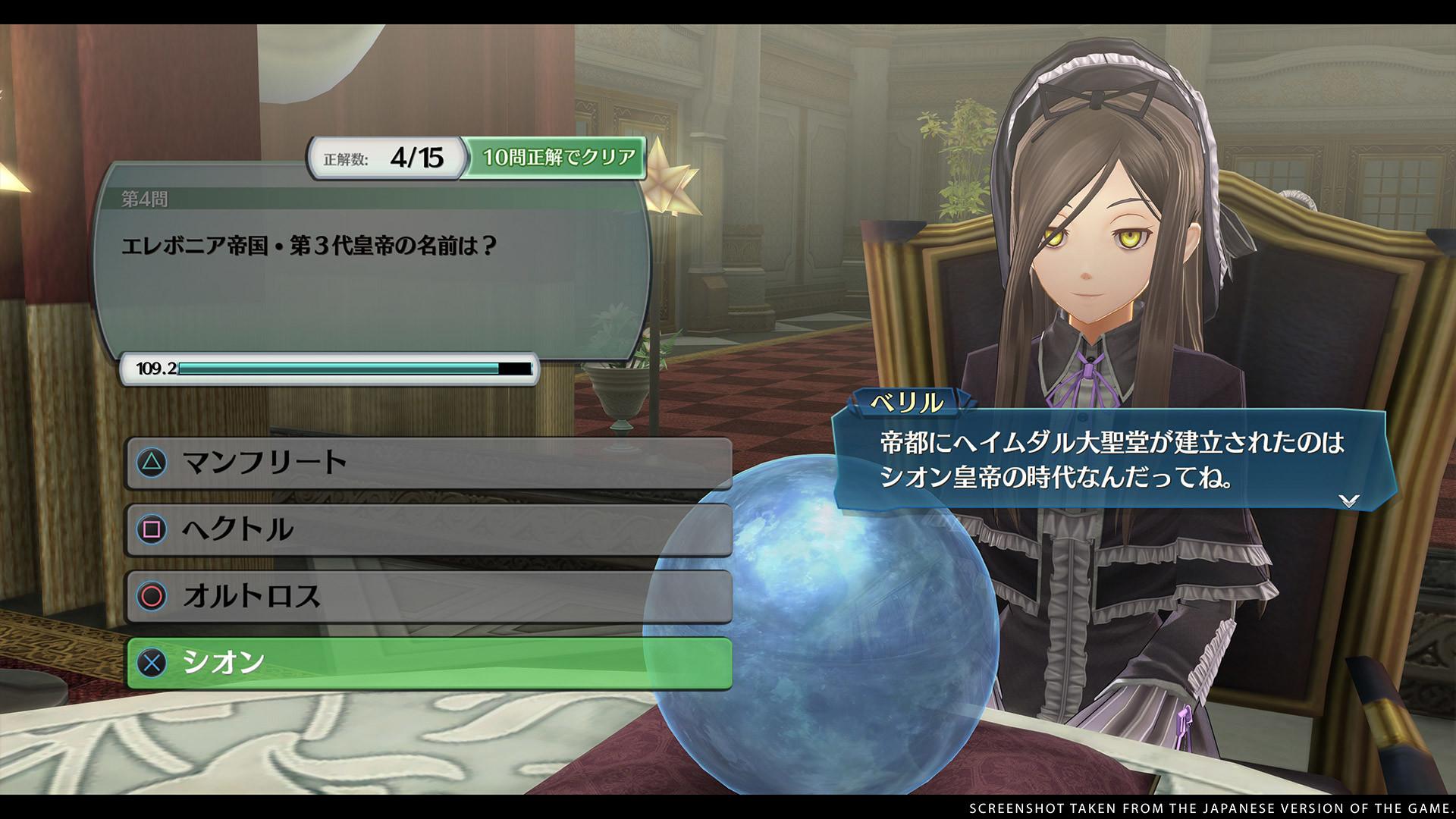Click the Circle button icon beside オルトロス
Image resolution: width=1456 pixels, height=819 pixels.
click(x=150, y=598)
